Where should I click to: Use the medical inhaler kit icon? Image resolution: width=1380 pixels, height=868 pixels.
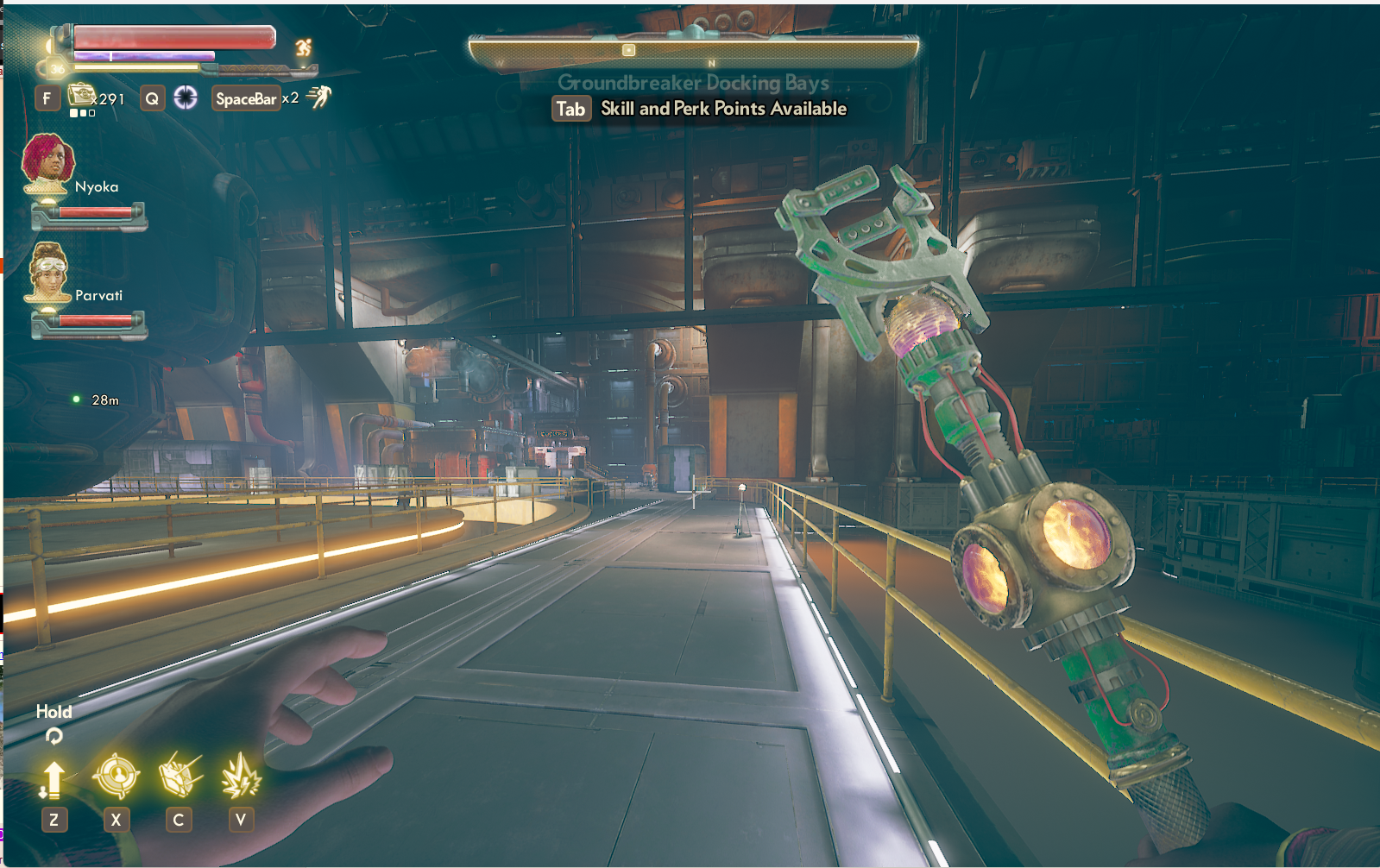(82, 94)
